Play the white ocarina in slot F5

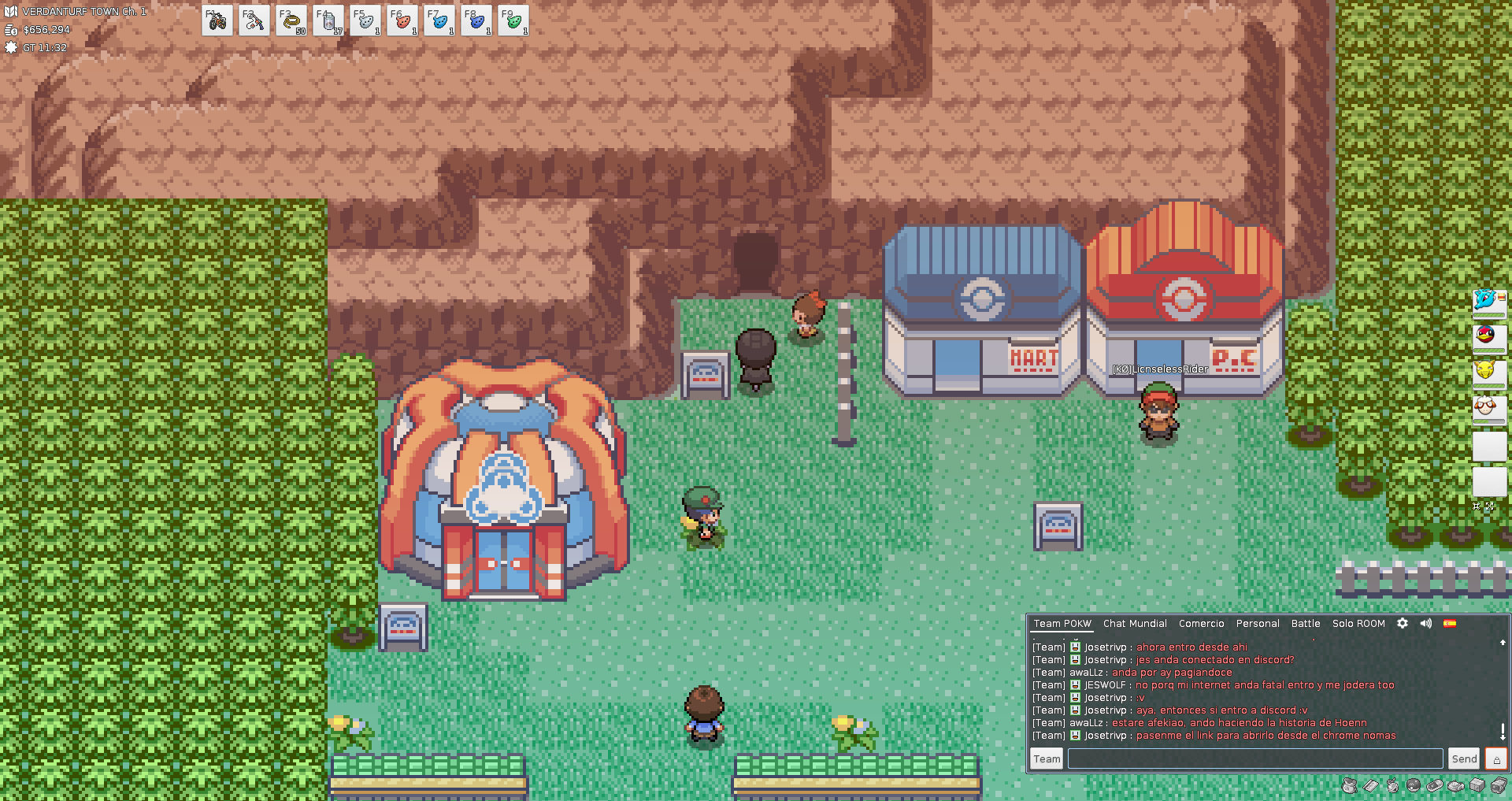pyautogui.click(x=365, y=21)
